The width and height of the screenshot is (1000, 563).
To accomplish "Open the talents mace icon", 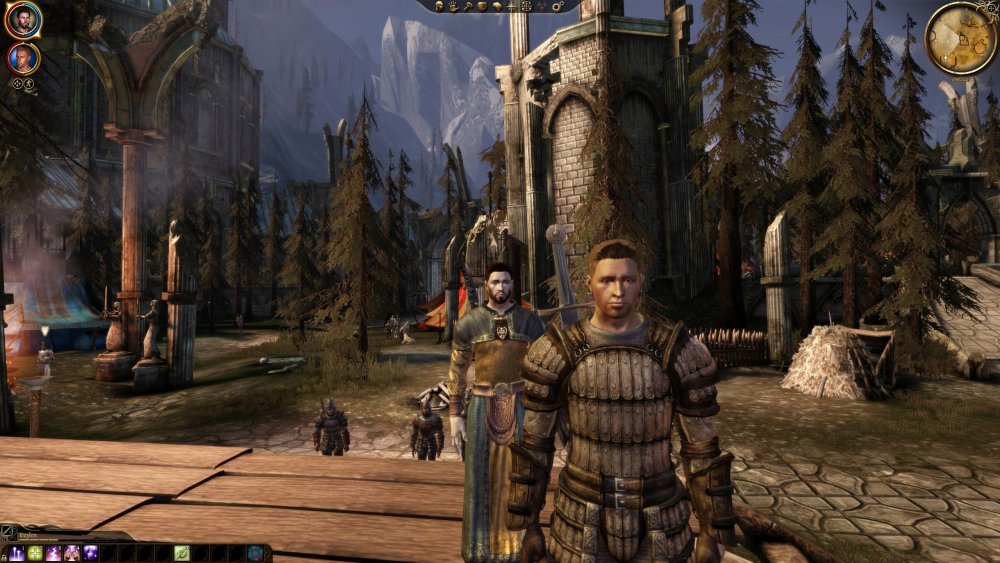I will point(468,6).
